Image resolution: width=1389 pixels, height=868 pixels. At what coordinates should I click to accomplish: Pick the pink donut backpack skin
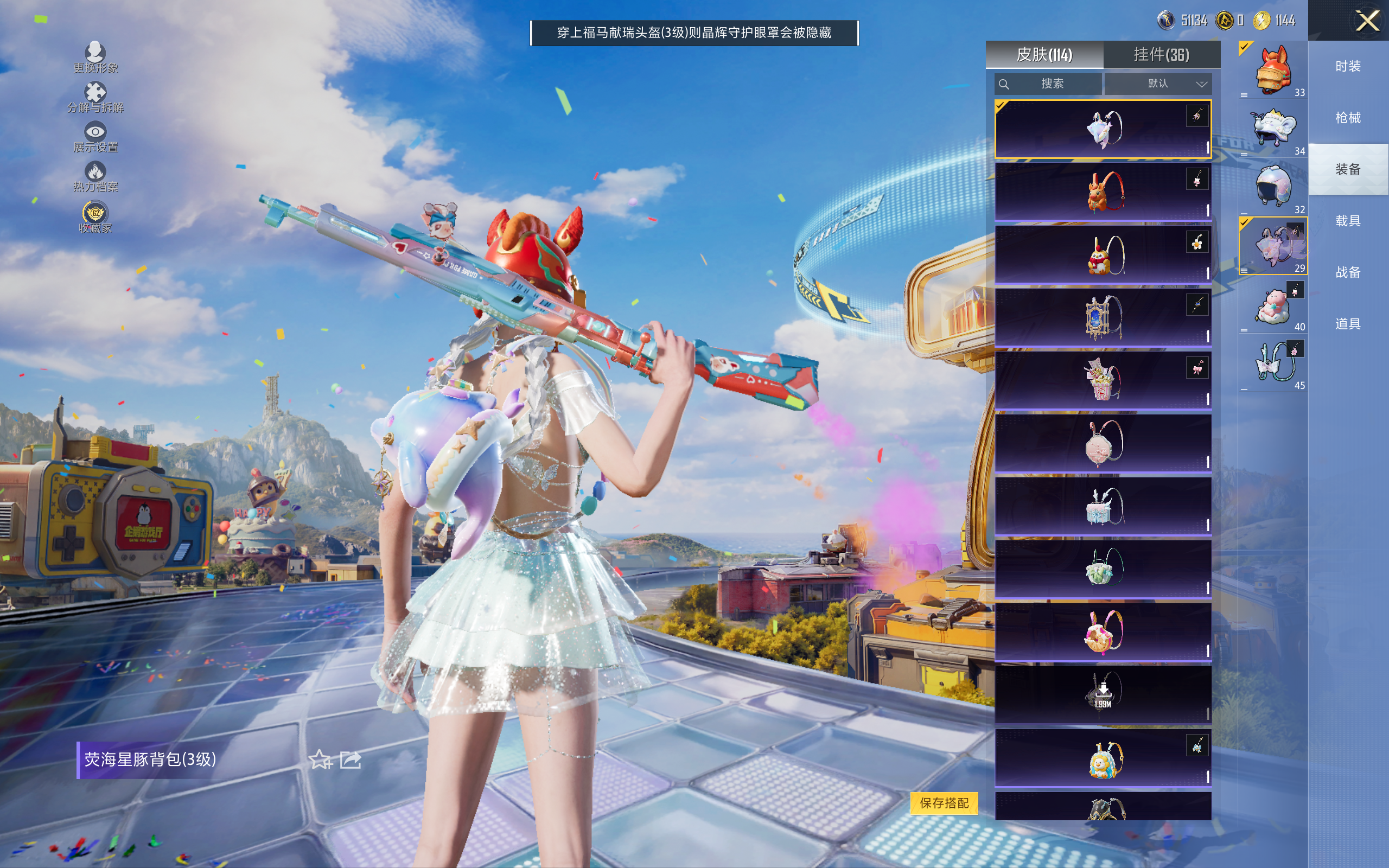1103,631
